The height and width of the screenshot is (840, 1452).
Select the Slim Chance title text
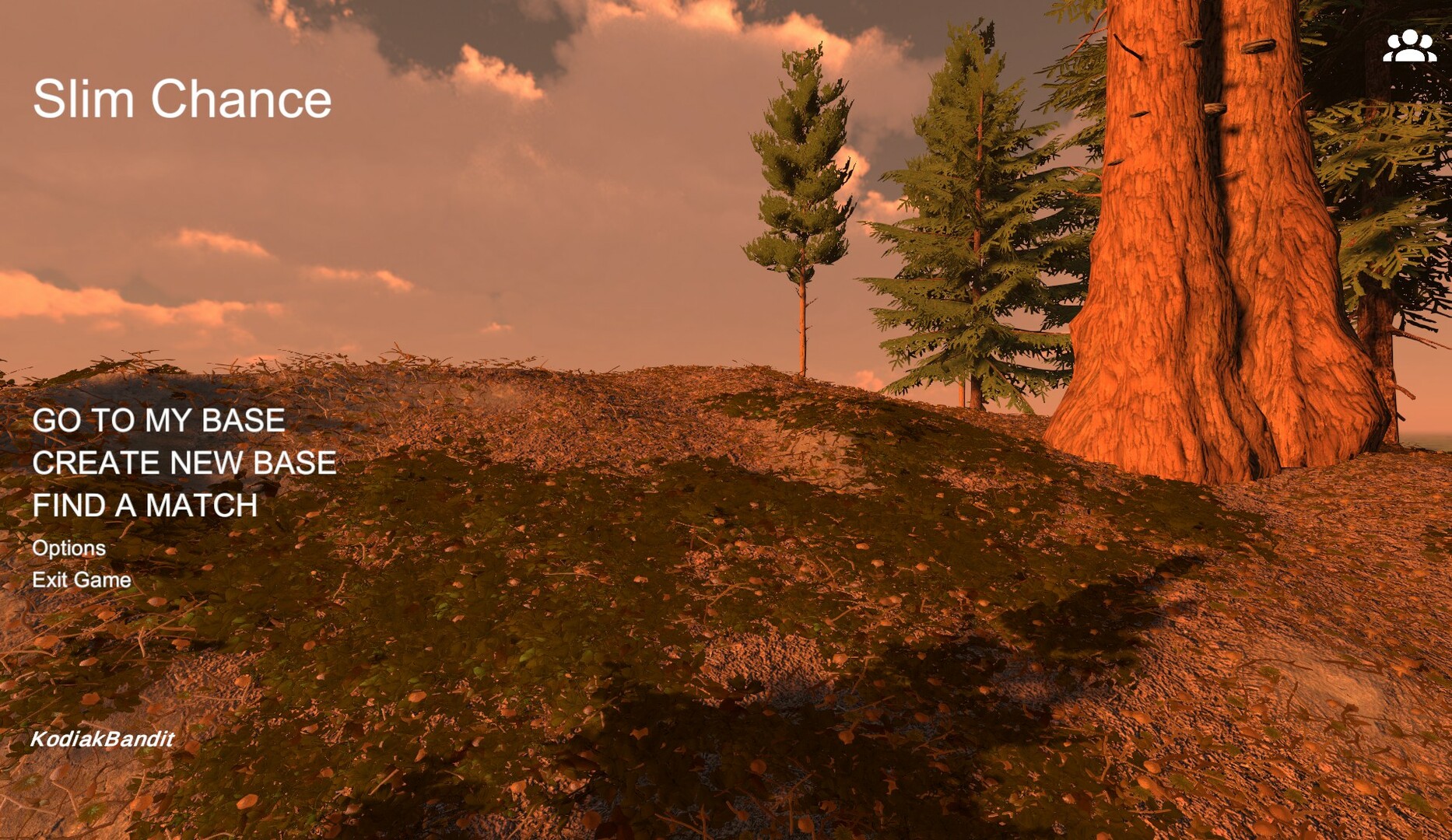tap(183, 99)
